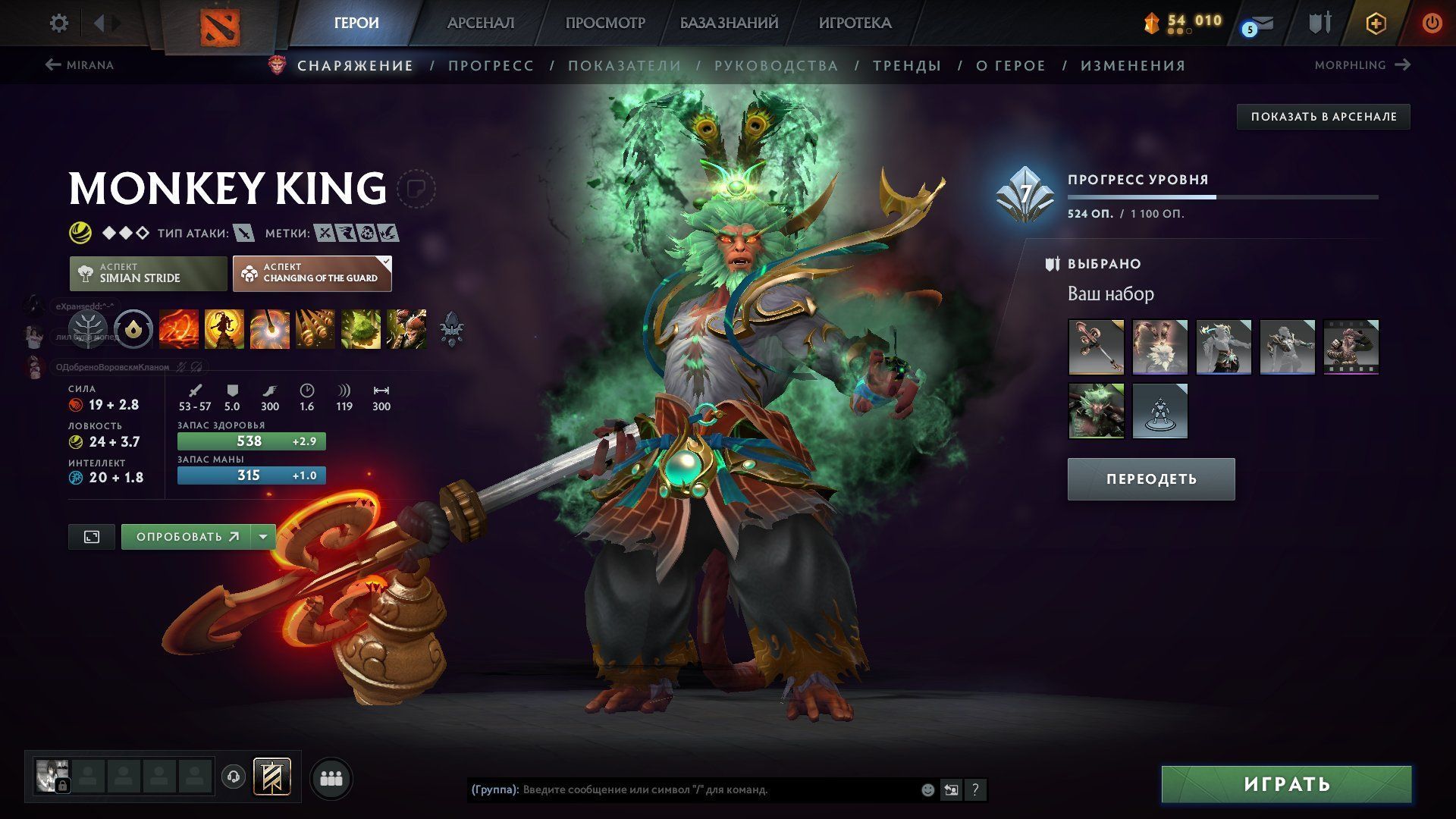The width and height of the screenshot is (1456, 819).
Task: Open the Изменения subtab
Action: (x=1132, y=66)
